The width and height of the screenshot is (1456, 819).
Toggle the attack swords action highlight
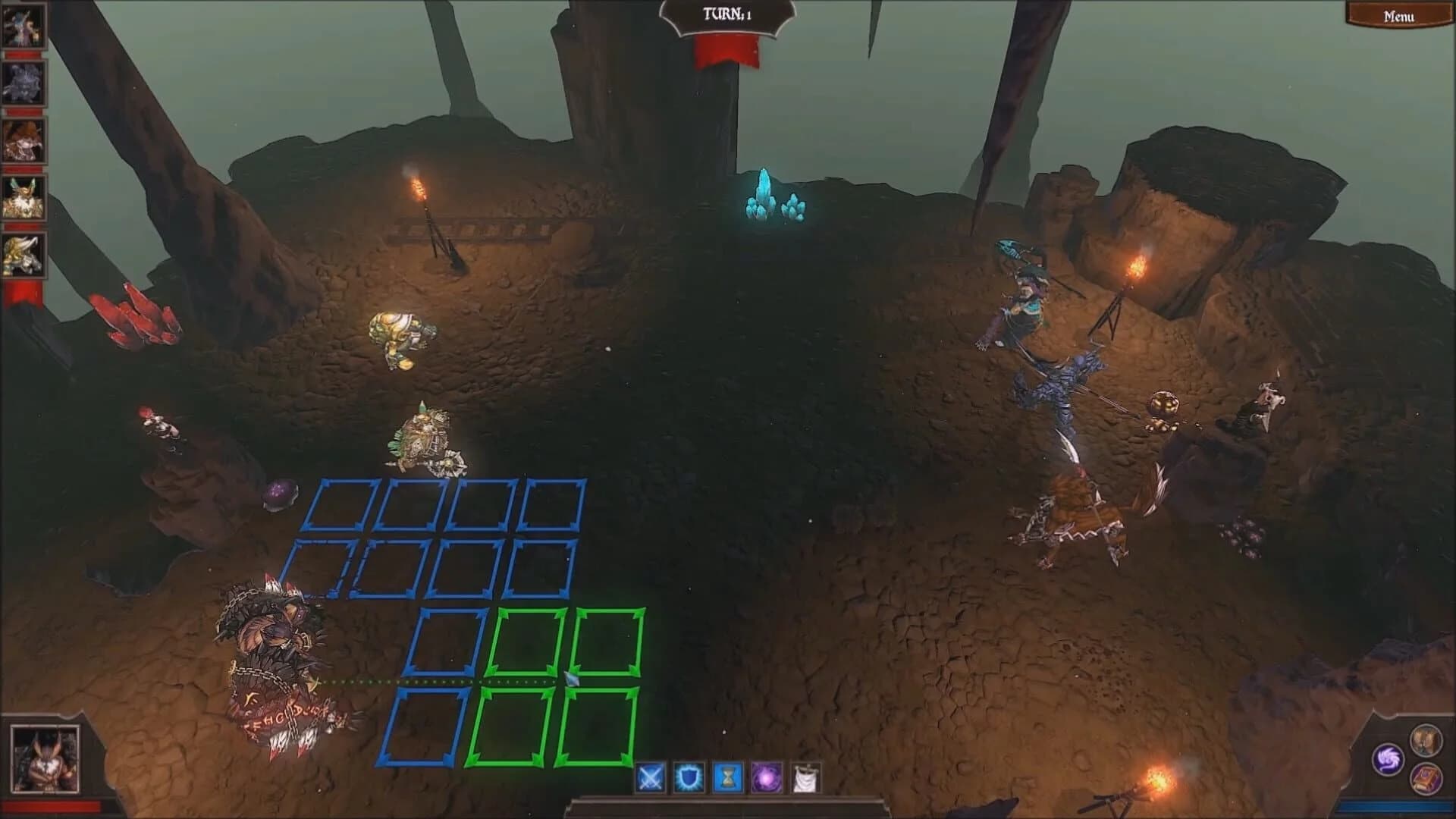point(650,777)
